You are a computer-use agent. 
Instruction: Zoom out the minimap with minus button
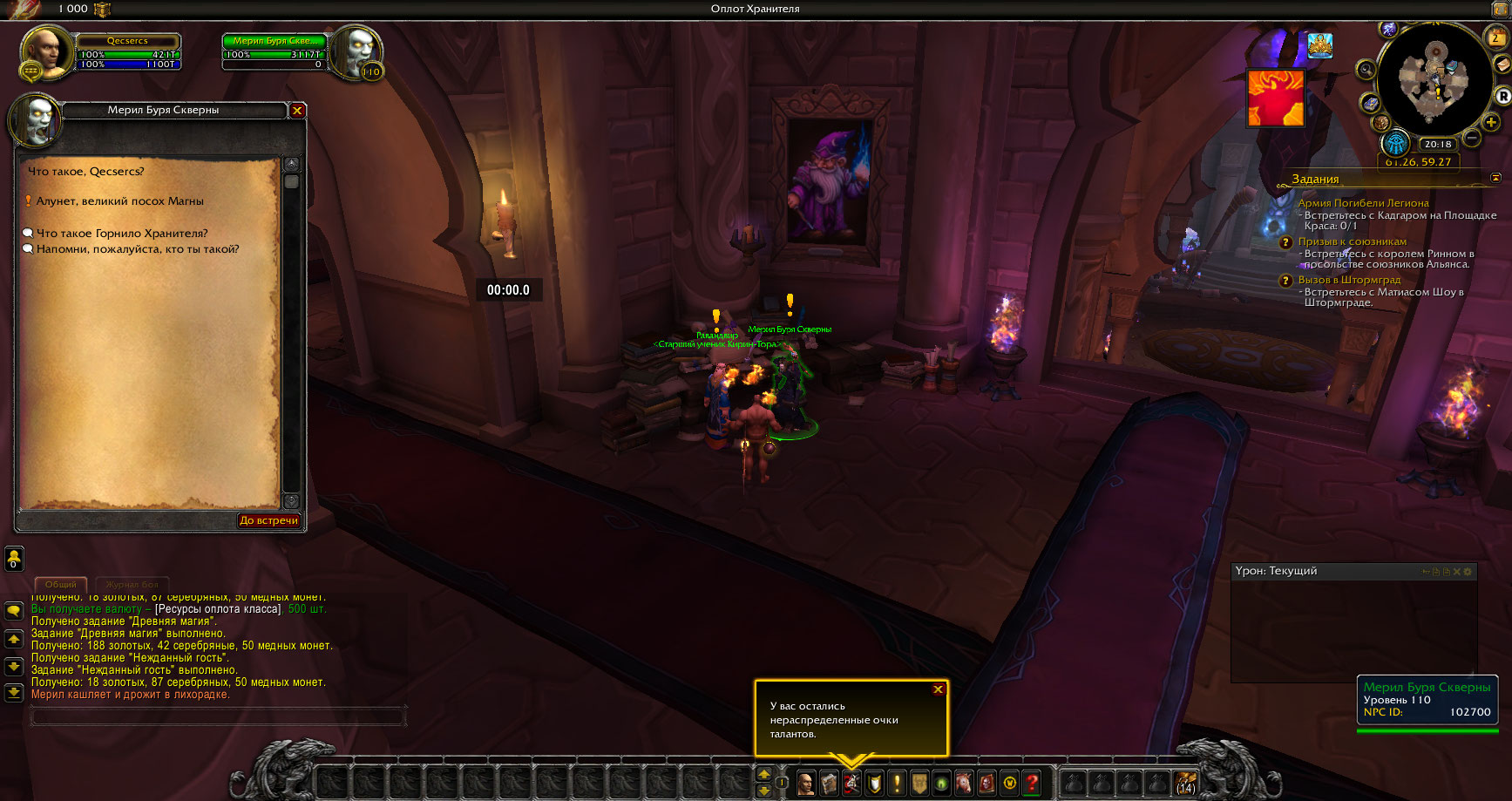(1472, 138)
